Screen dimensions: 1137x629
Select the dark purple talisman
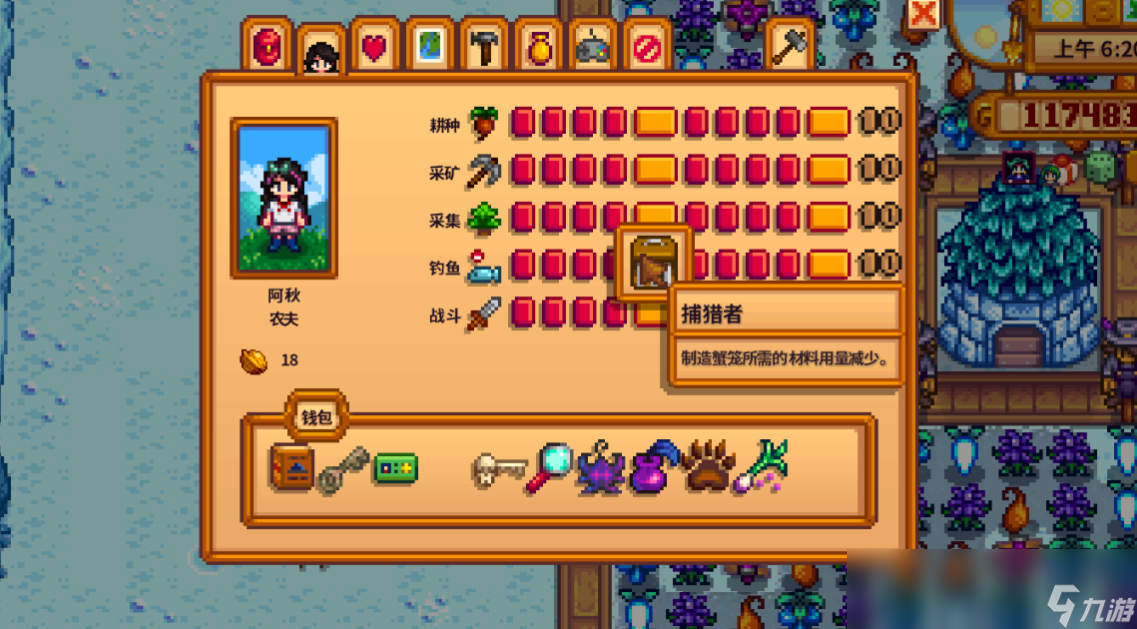[x=601, y=468]
